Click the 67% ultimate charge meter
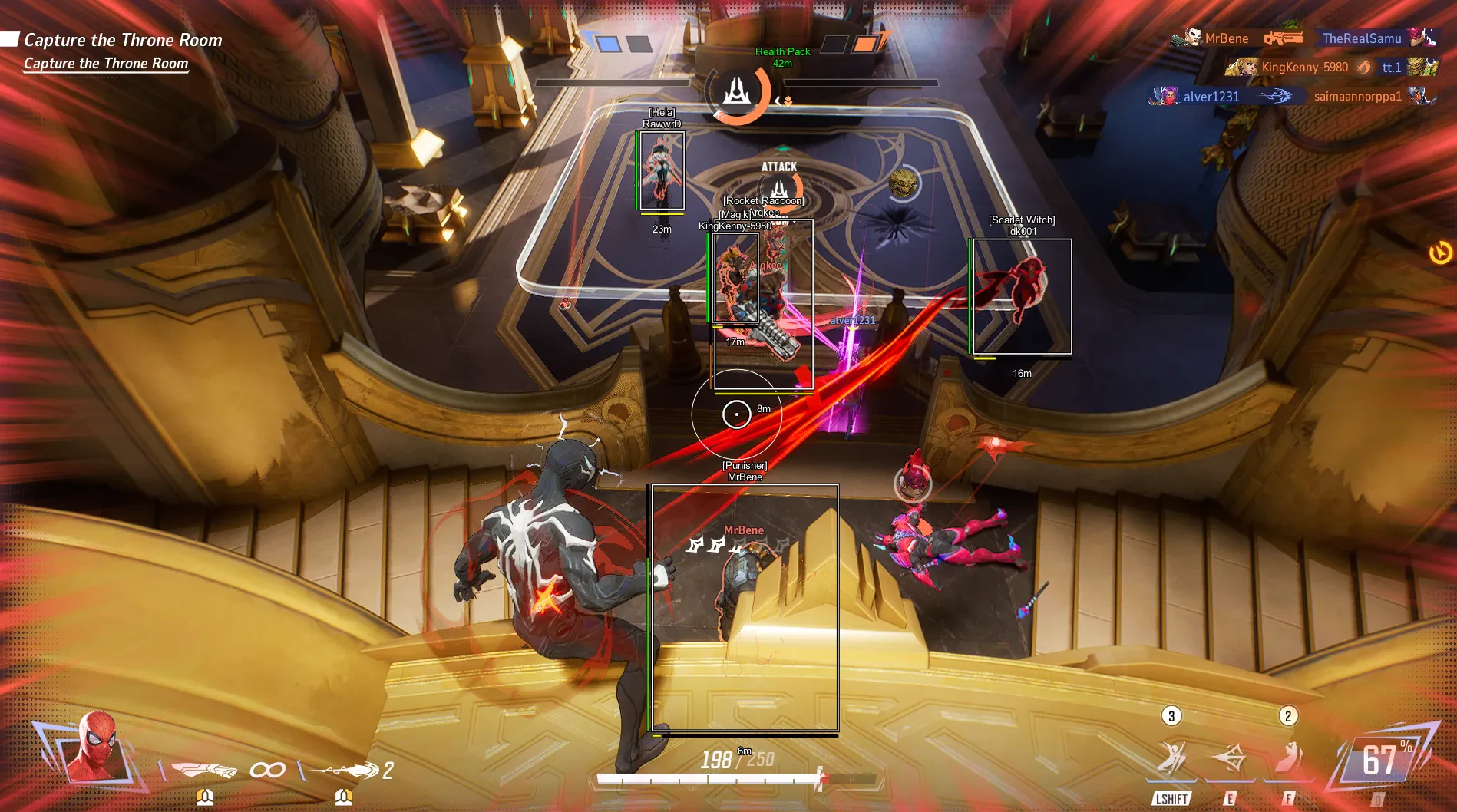The height and width of the screenshot is (812, 1457). pos(1382,761)
